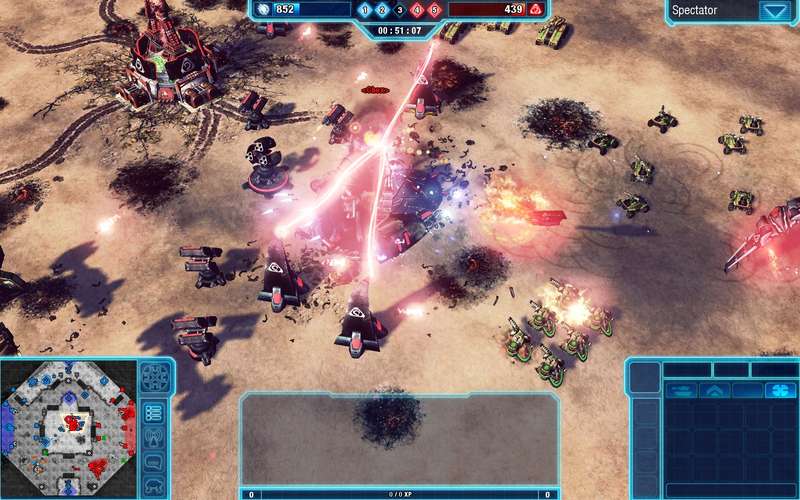Image resolution: width=800 pixels, height=500 pixels.
Task: Open the Spectator dropdown arrow
Action: pos(773,12)
